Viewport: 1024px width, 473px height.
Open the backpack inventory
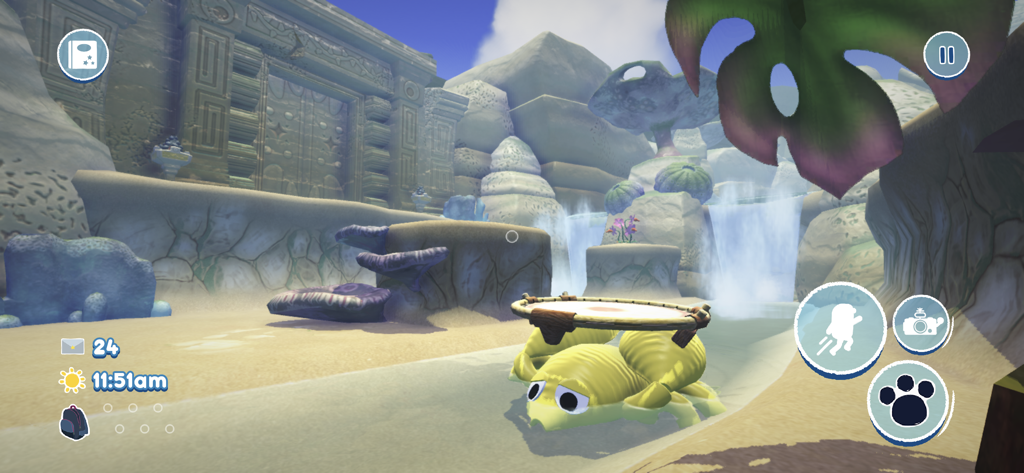pos(74,422)
